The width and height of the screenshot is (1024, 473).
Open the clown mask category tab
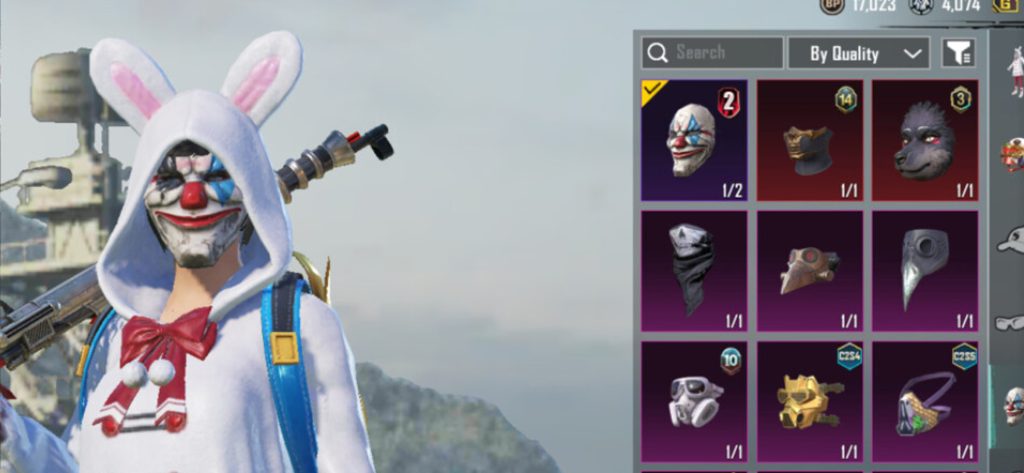1013,405
